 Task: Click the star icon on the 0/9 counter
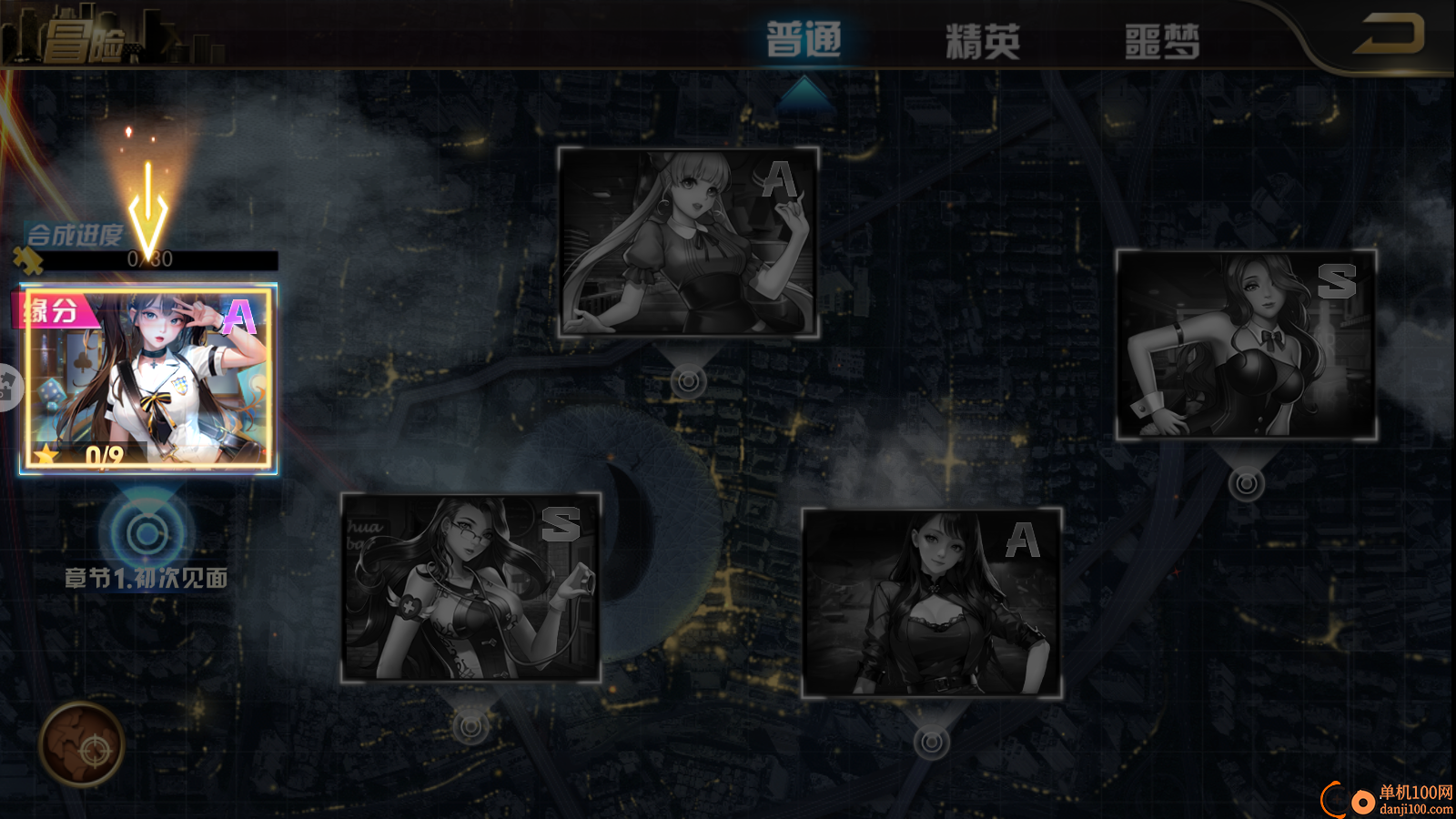[x=43, y=455]
